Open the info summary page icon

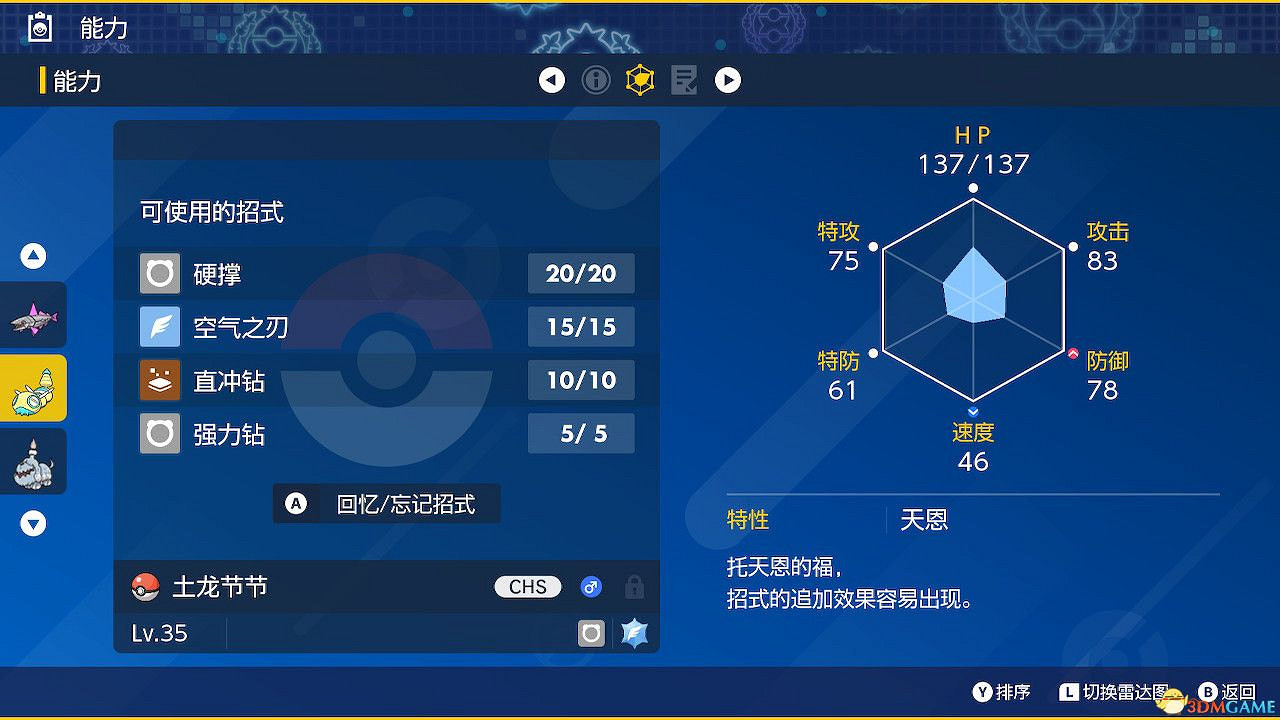tap(596, 80)
